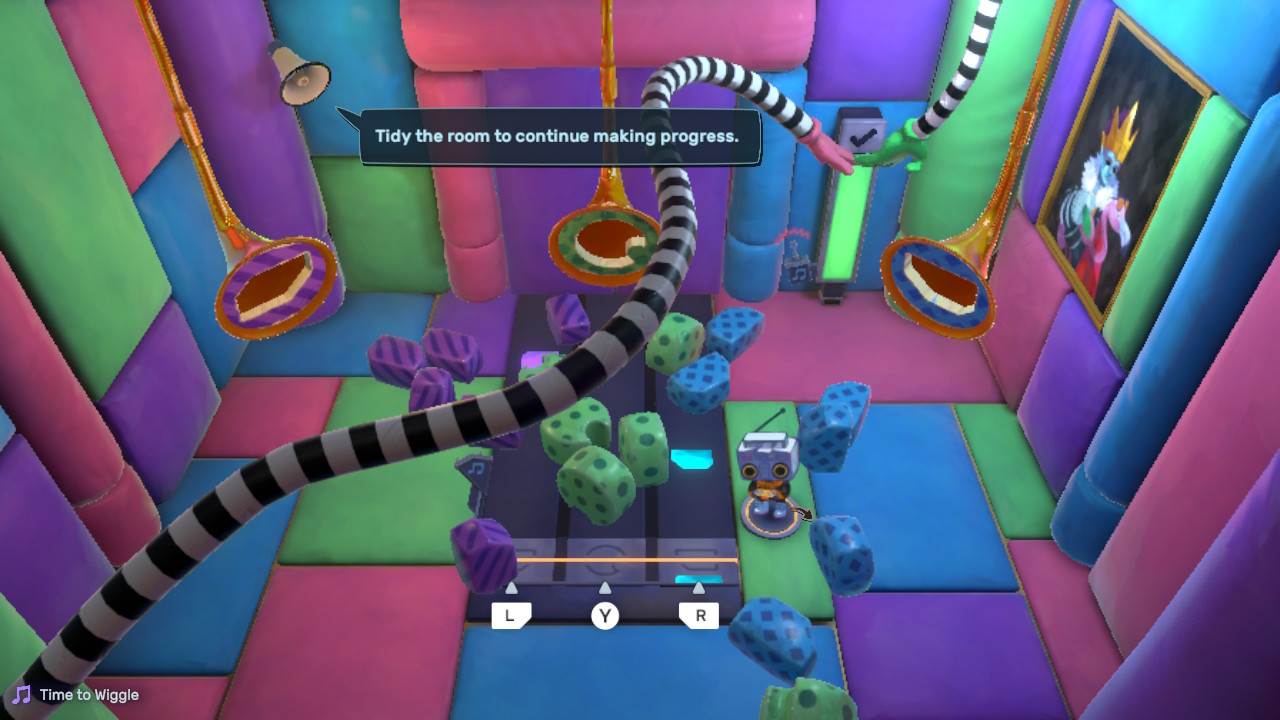Click the music note beside the green progress bar
Screen dimensions: 1280x720
[x=799, y=272]
